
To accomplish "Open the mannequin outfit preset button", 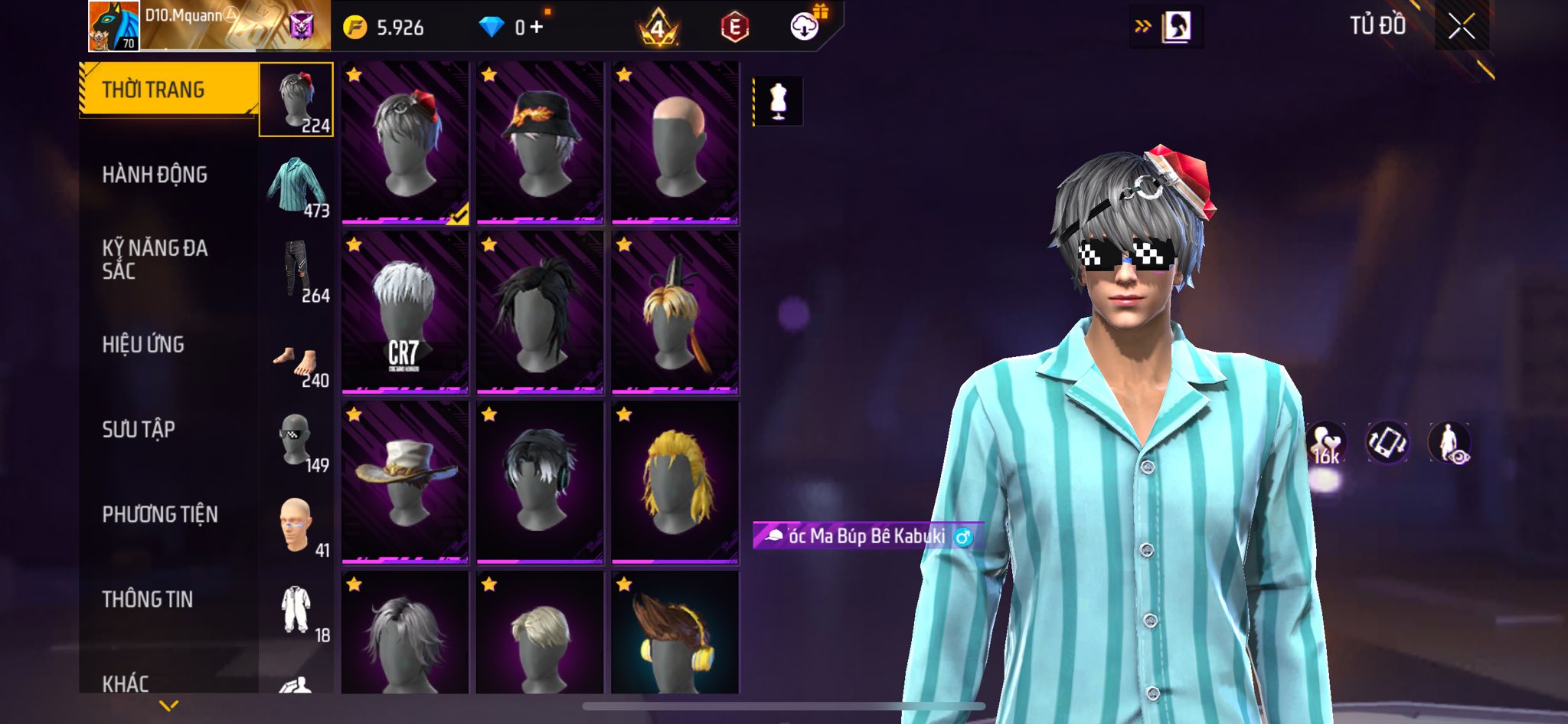I will point(778,100).
